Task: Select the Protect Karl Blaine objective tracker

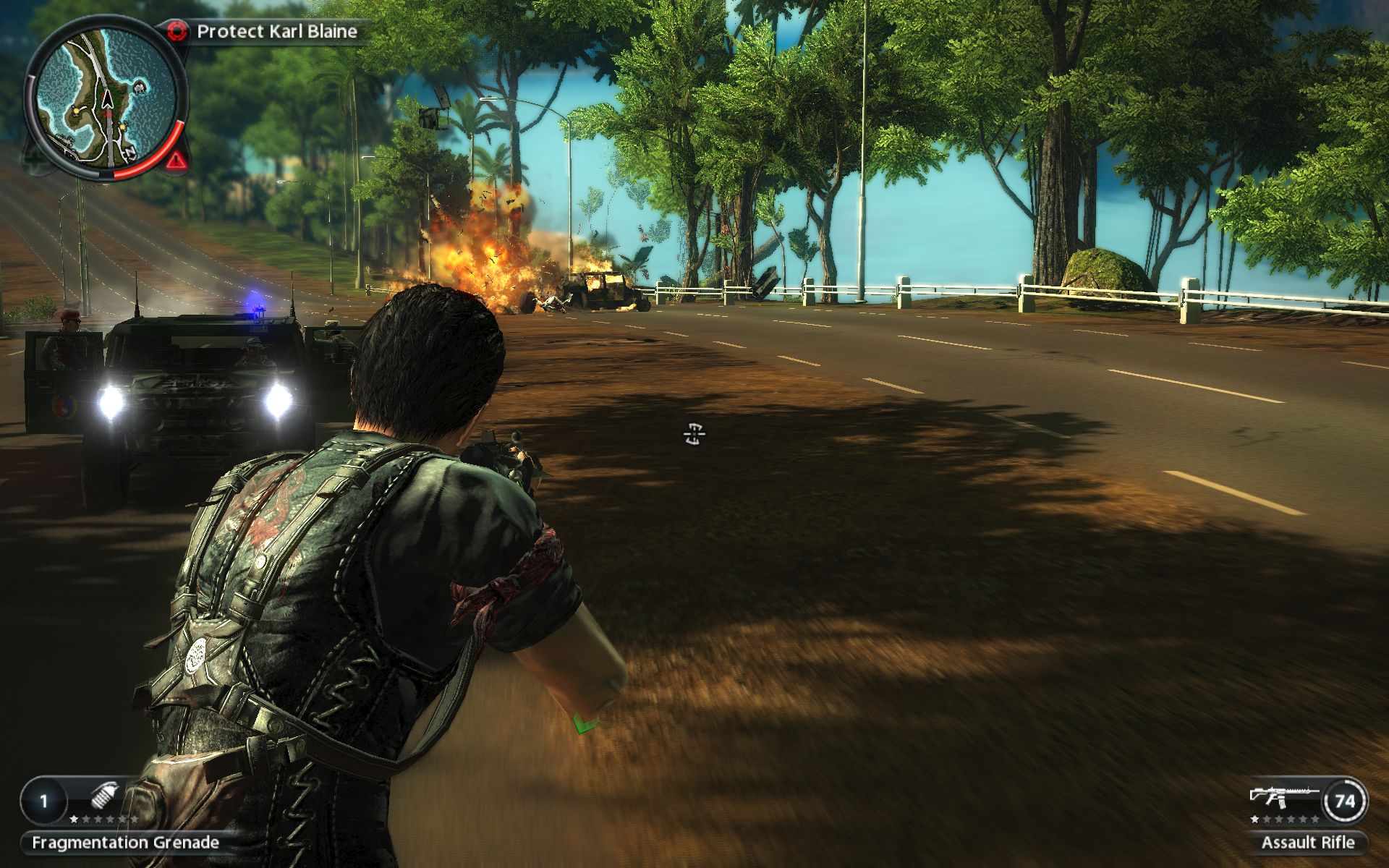Action: [x=276, y=31]
